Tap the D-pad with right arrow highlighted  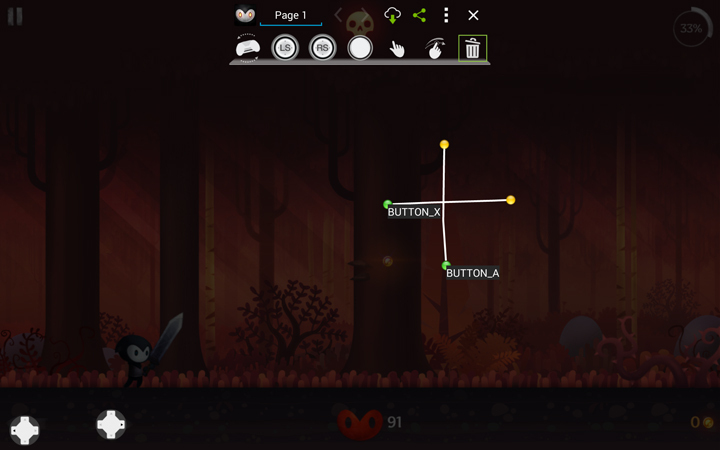pyautogui.click(x=111, y=424)
